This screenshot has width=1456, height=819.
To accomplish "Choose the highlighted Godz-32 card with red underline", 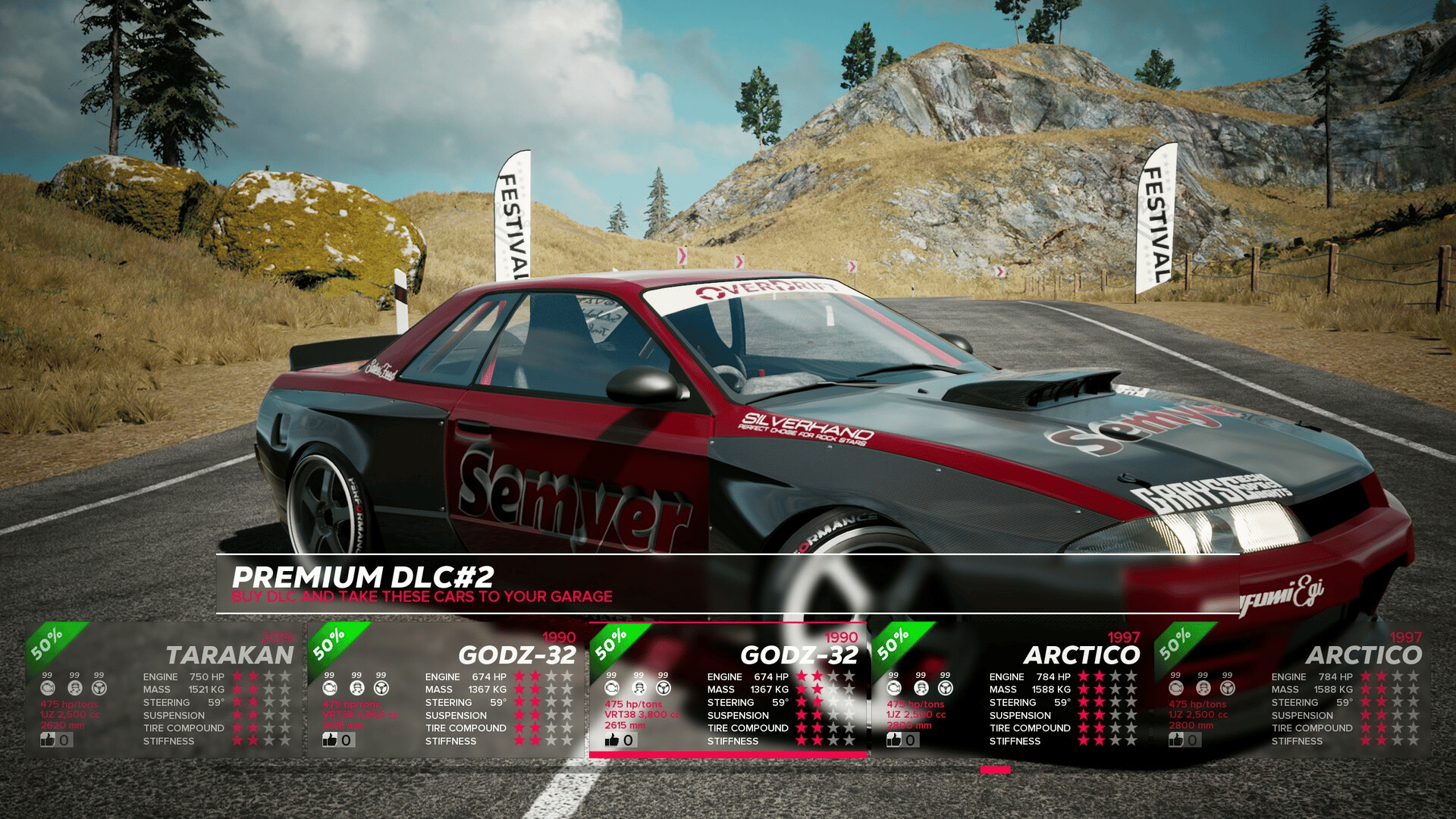I will point(728,689).
